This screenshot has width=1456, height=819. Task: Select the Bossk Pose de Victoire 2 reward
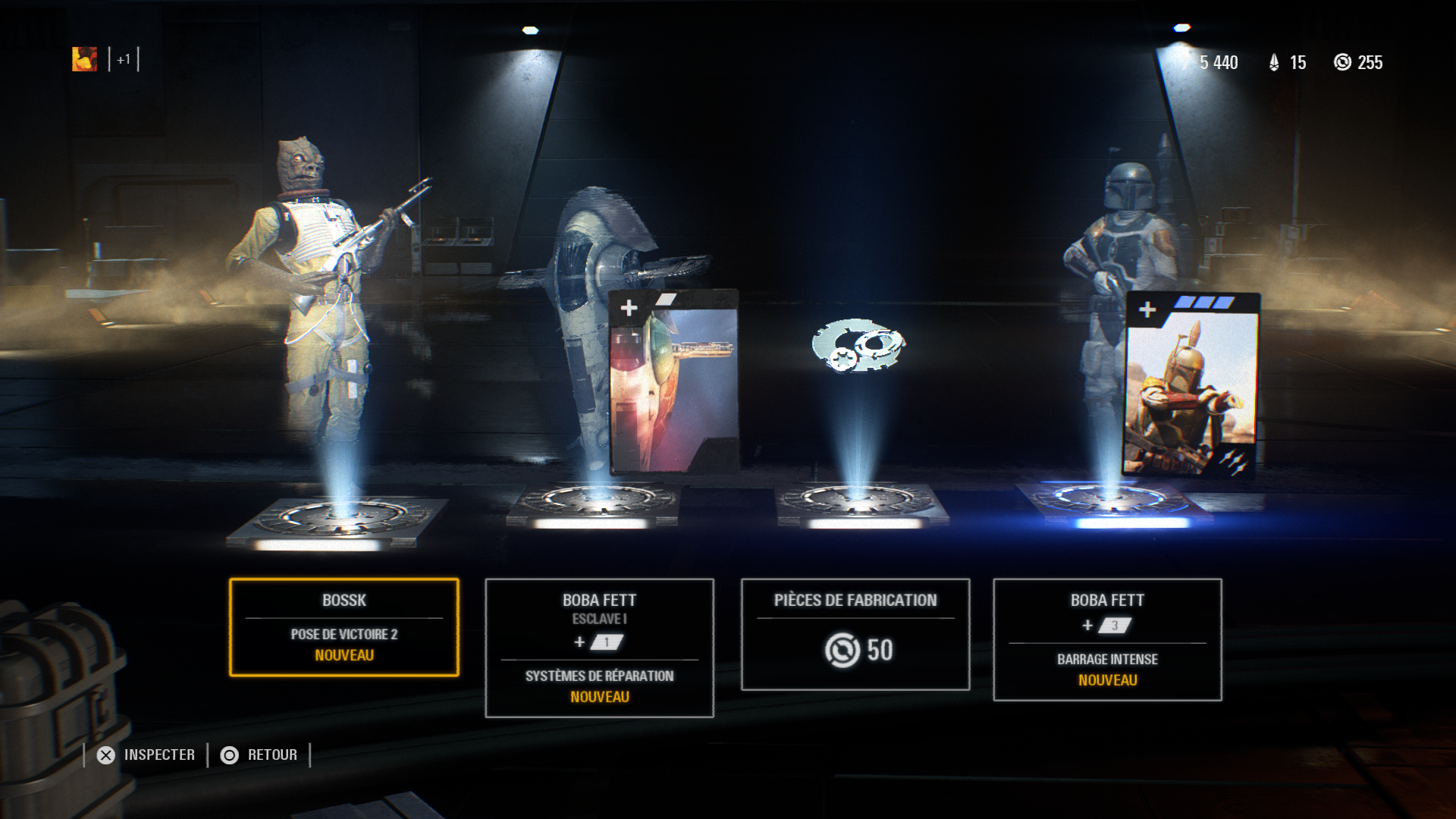click(344, 627)
